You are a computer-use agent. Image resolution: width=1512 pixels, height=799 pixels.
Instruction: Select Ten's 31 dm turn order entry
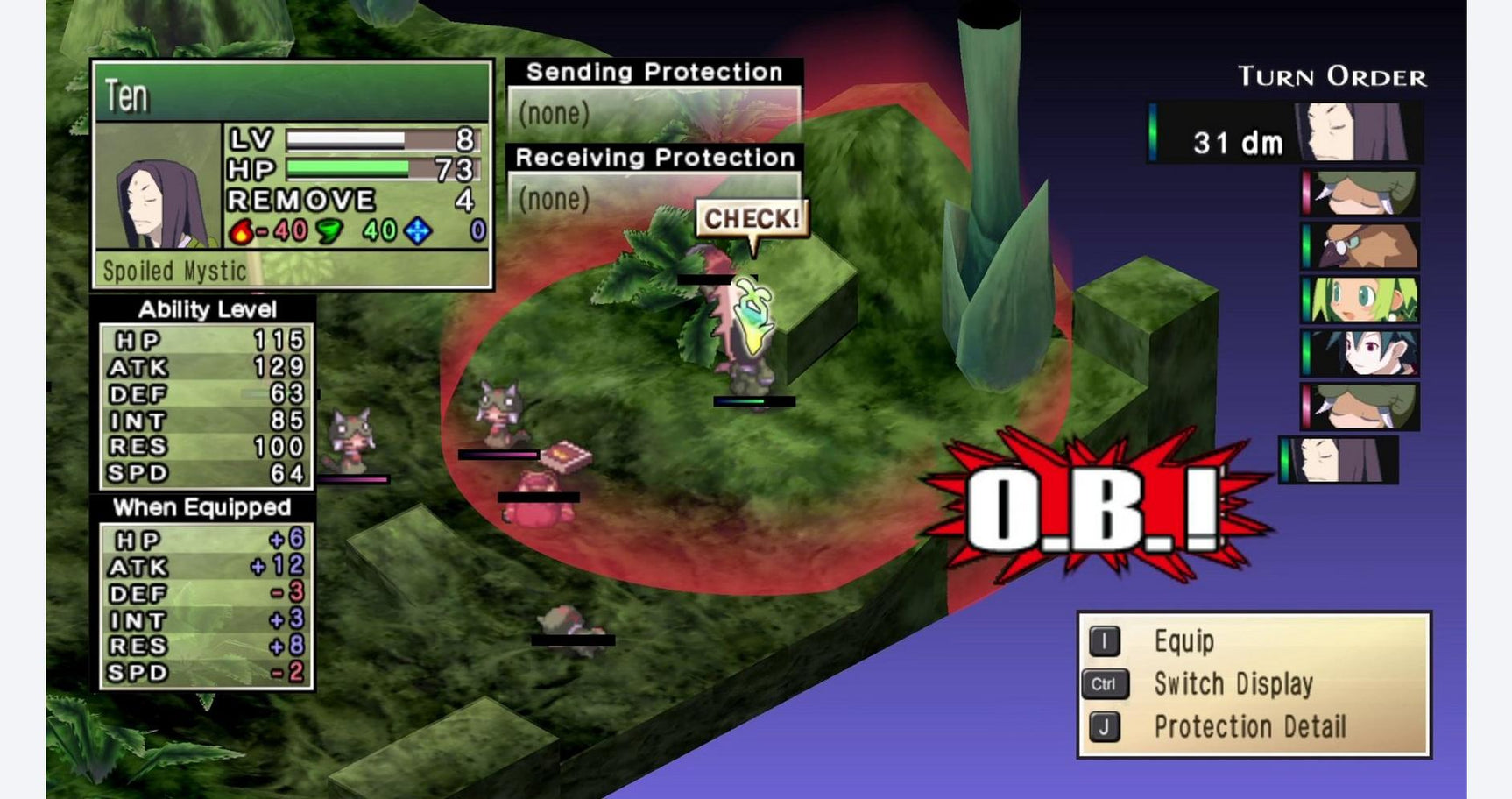pos(1285,133)
